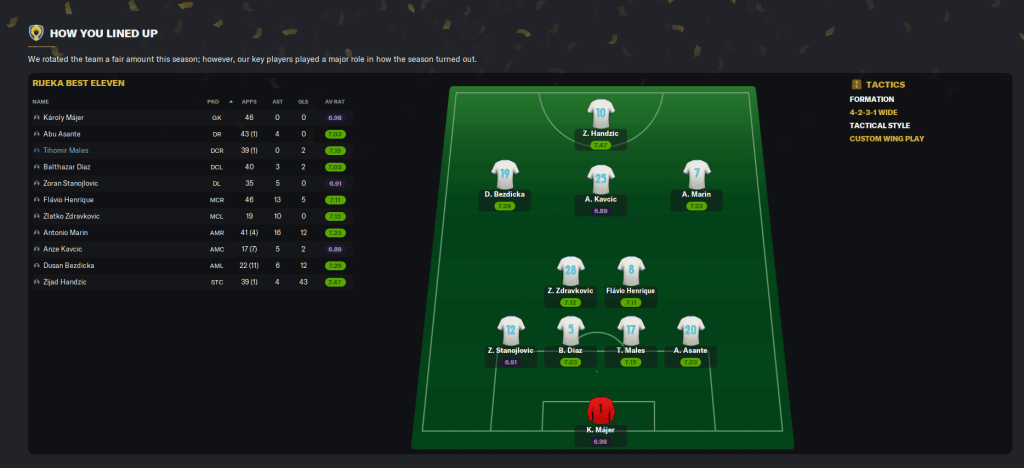Click Tihomir Males' name in the table
This screenshot has width=1024, height=468.
coord(64,150)
